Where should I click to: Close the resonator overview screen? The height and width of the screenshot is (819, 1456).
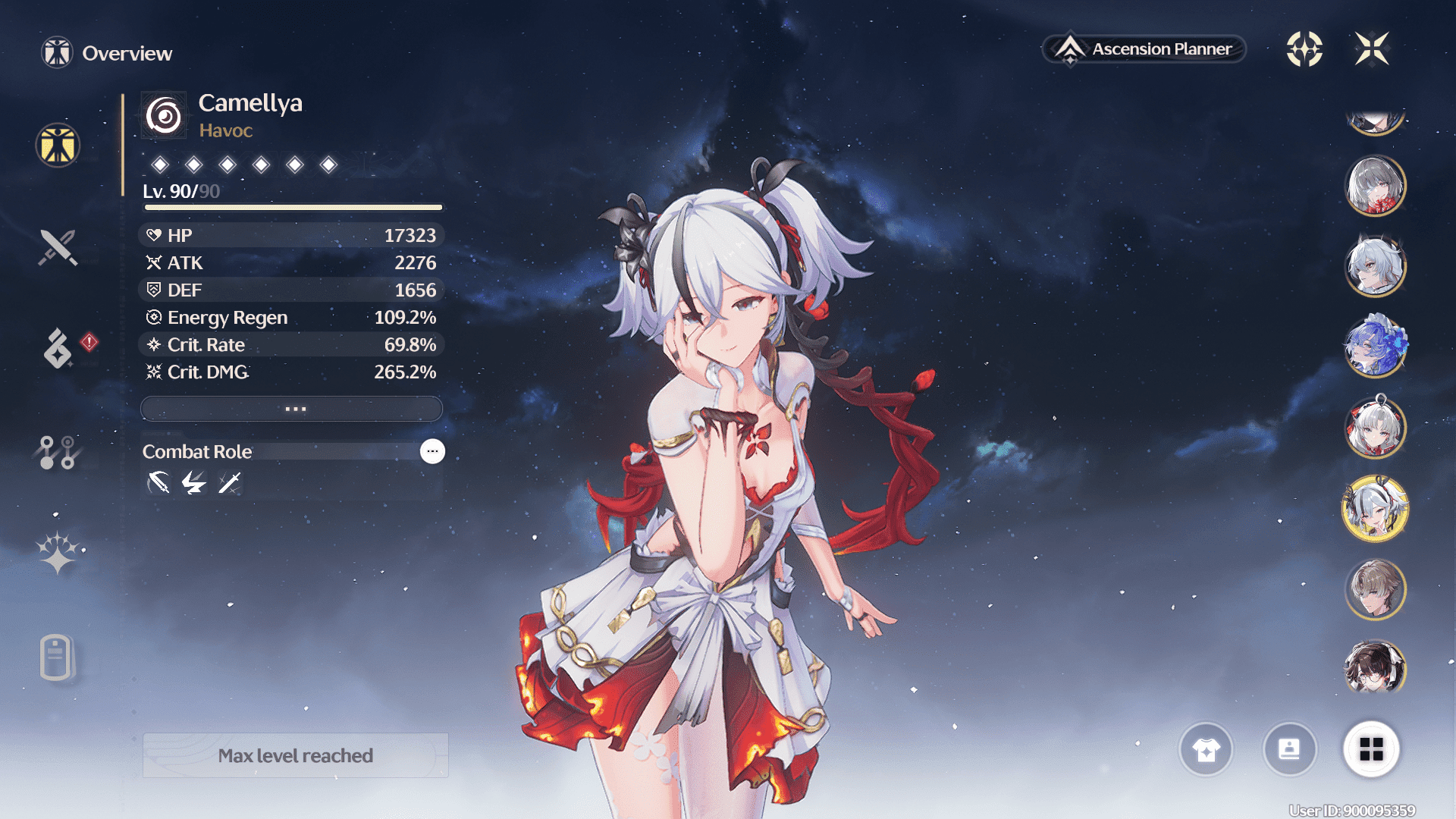tap(1372, 49)
